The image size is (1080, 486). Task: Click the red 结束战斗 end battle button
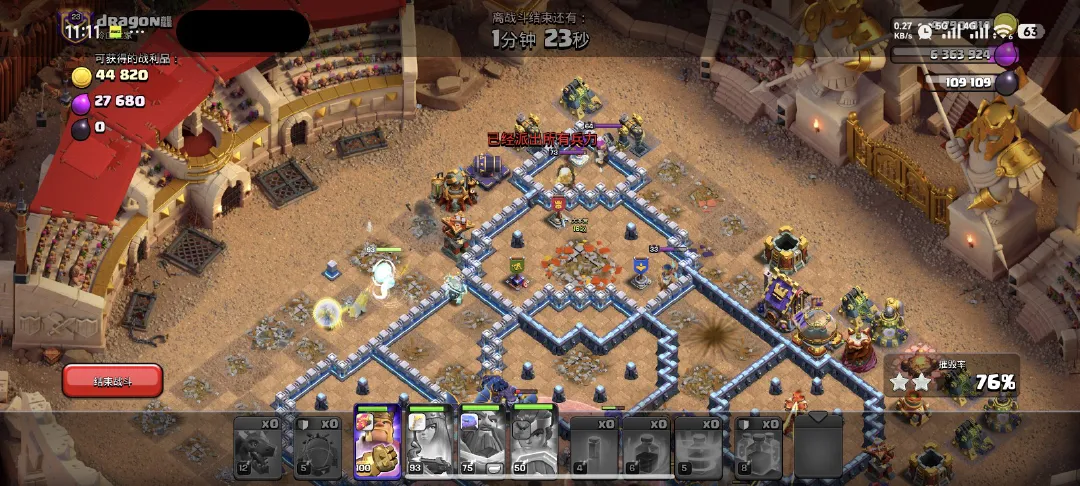(x=112, y=381)
